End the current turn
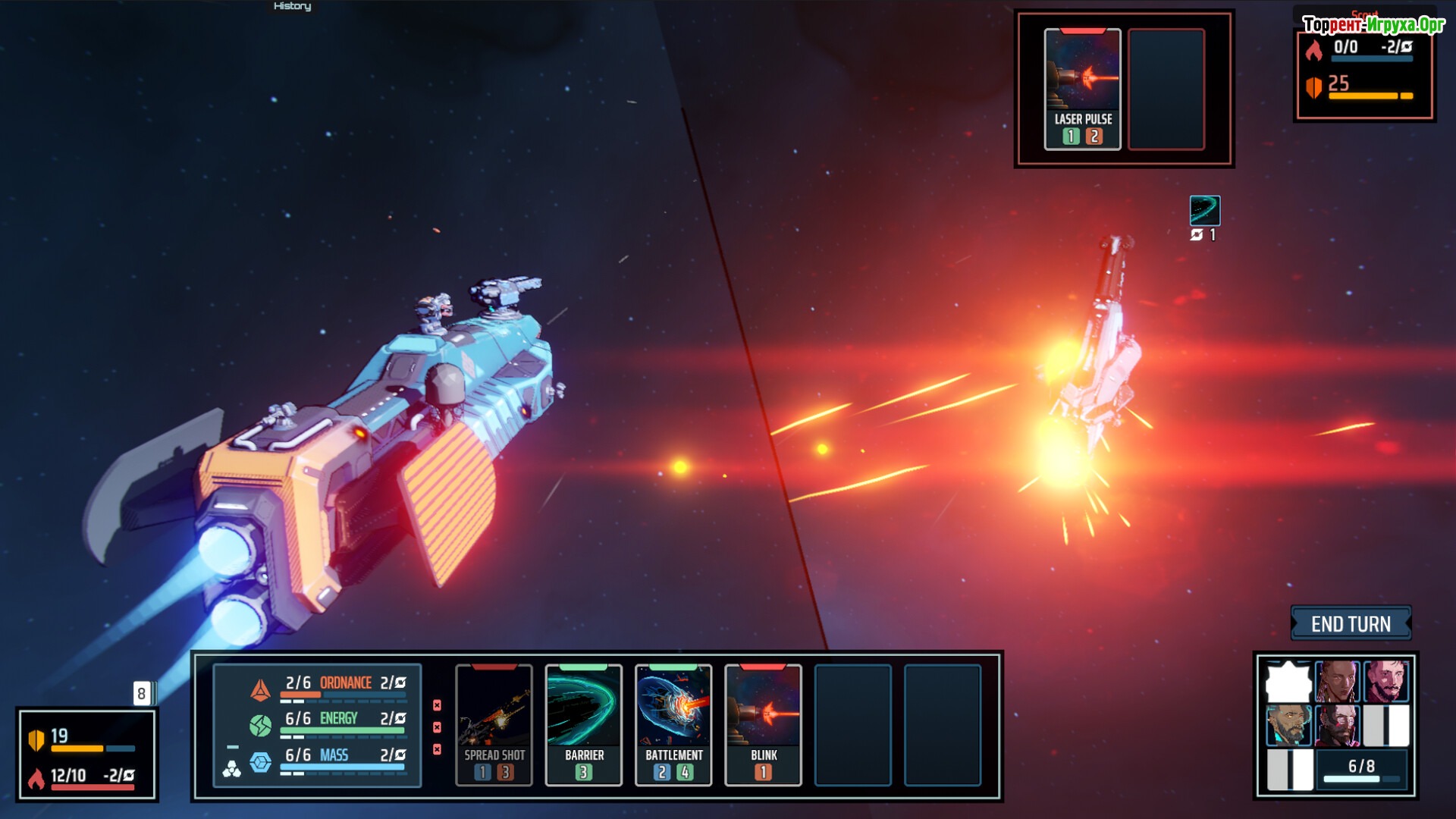 pyautogui.click(x=1351, y=624)
